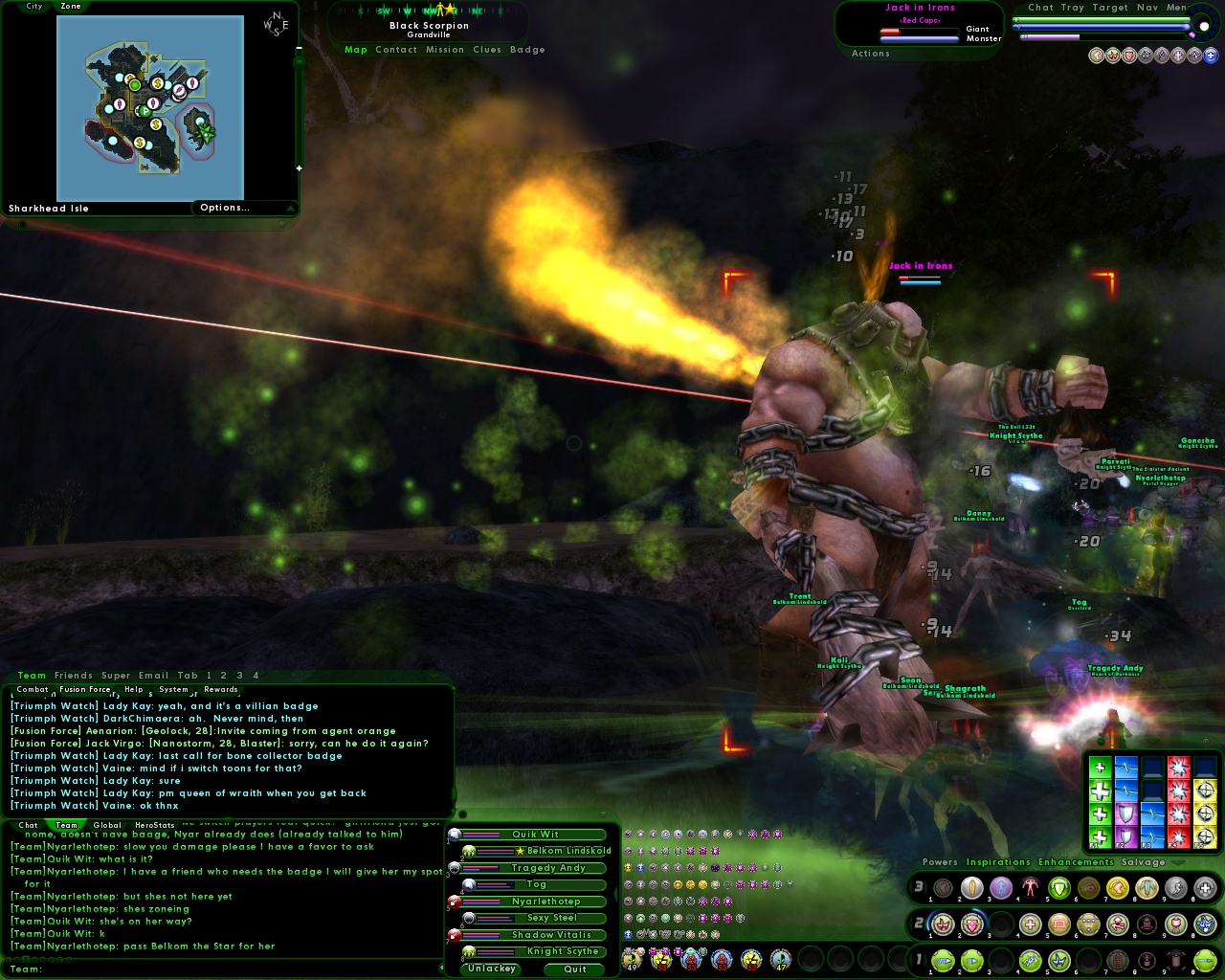Toggle the Nav window from top bar
Screen dimensions: 1225x980
point(1147,8)
